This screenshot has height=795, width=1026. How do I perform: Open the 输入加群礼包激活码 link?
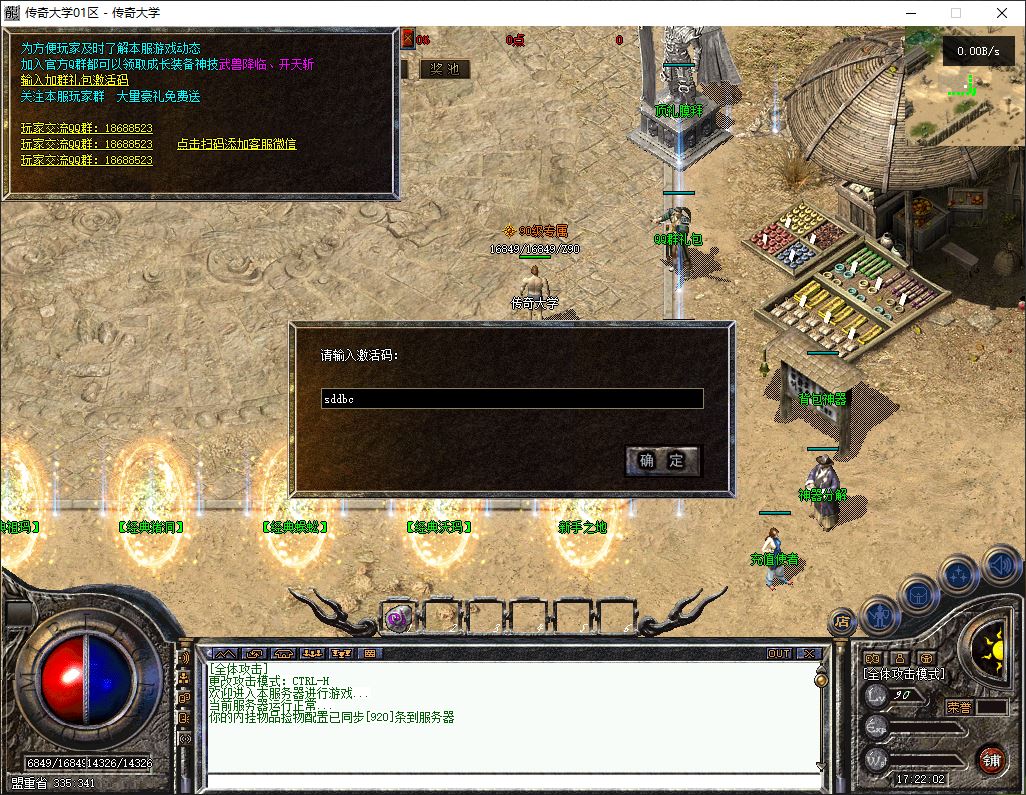point(74,80)
